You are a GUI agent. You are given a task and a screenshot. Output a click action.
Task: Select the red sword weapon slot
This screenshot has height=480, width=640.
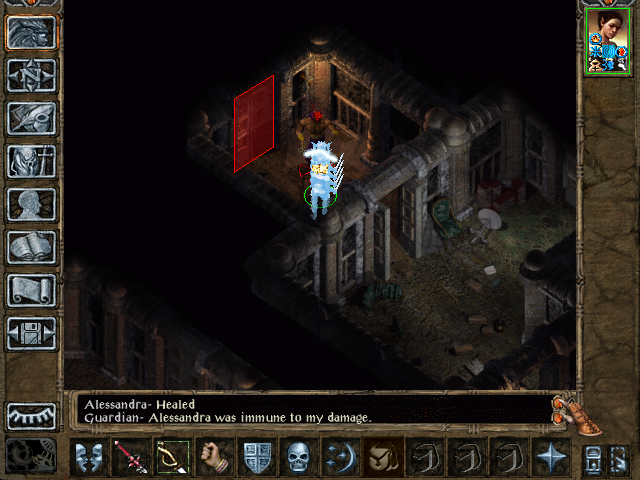[x=130, y=457]
